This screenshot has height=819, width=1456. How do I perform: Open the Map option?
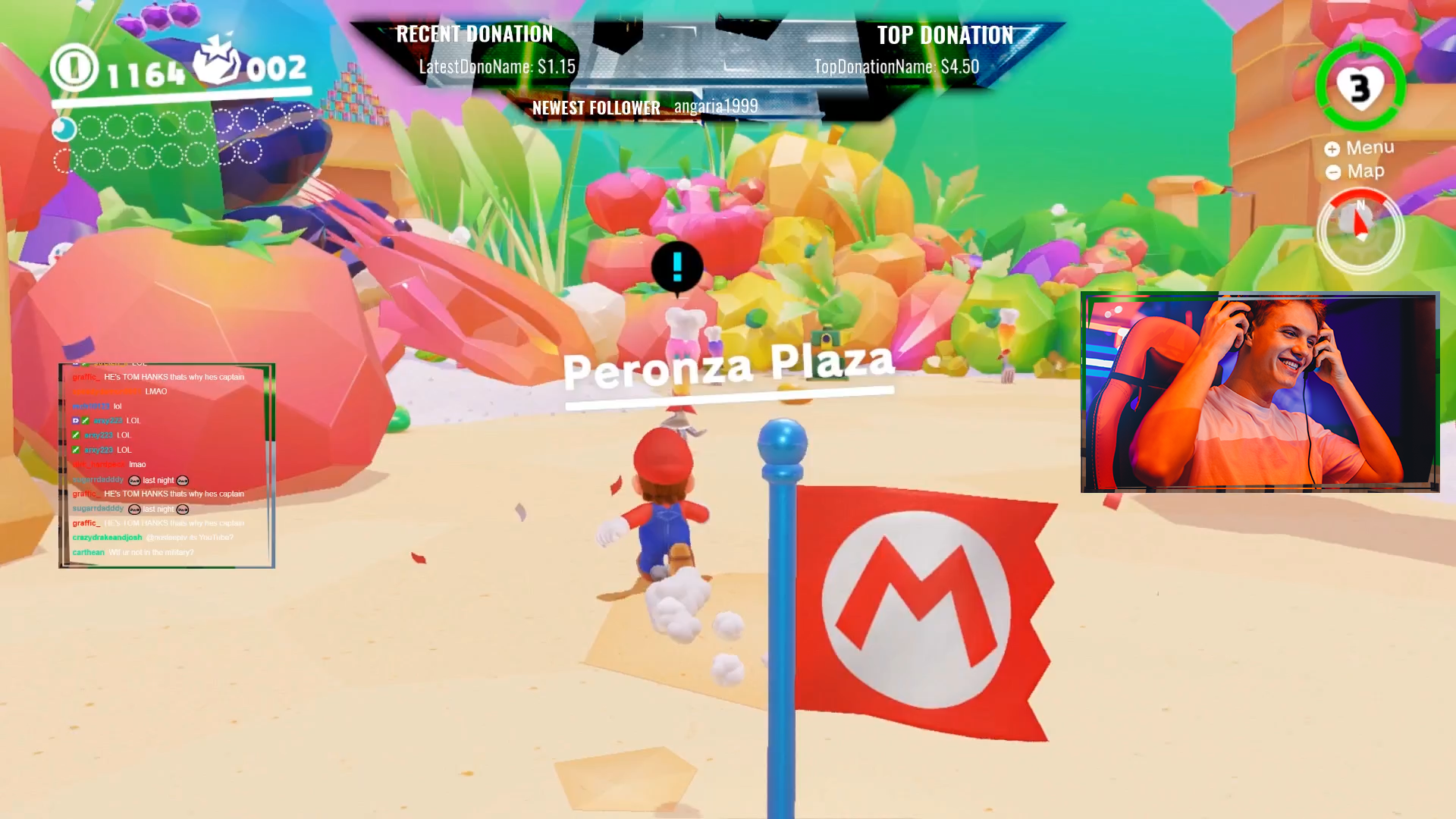pyautogui.click(x=1356, y=172)
